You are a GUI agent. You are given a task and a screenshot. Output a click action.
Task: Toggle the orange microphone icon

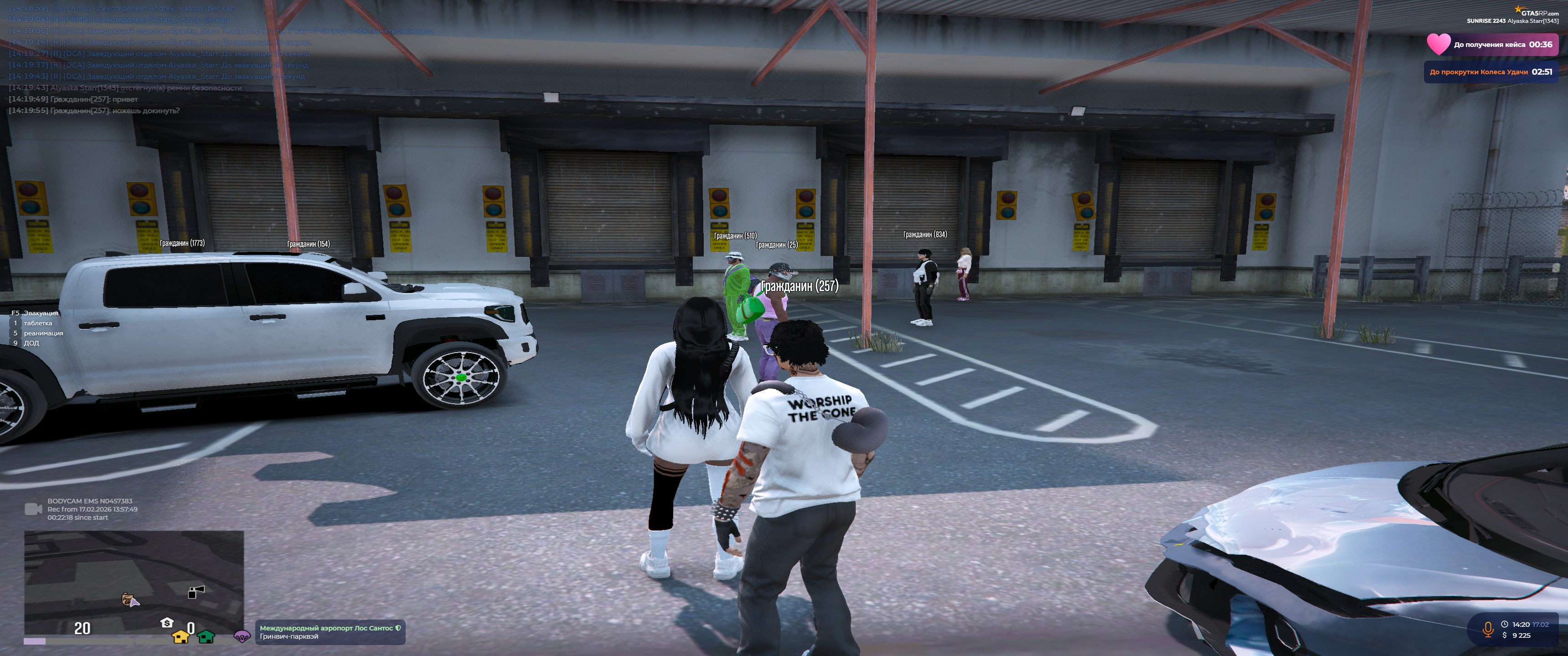point(1488,629)
